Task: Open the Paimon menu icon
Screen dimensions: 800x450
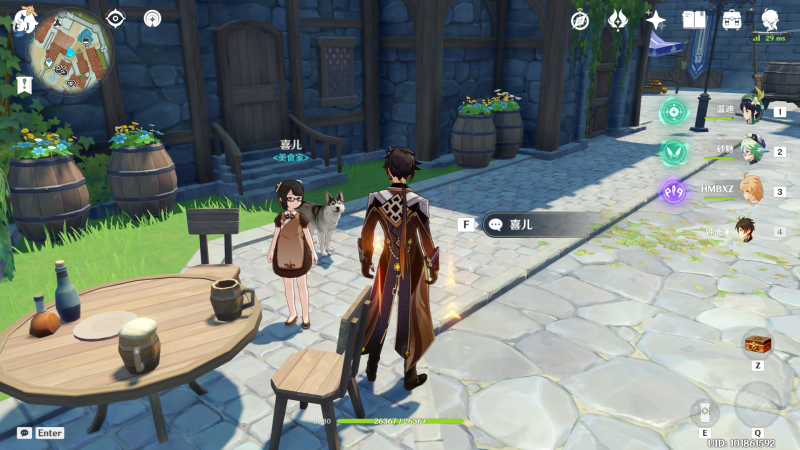Action: (24, 19)
